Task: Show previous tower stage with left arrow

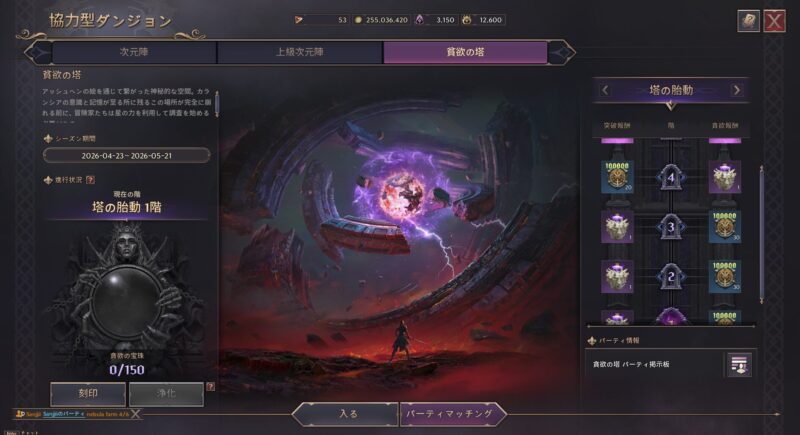Action: (x=605, y=90)
